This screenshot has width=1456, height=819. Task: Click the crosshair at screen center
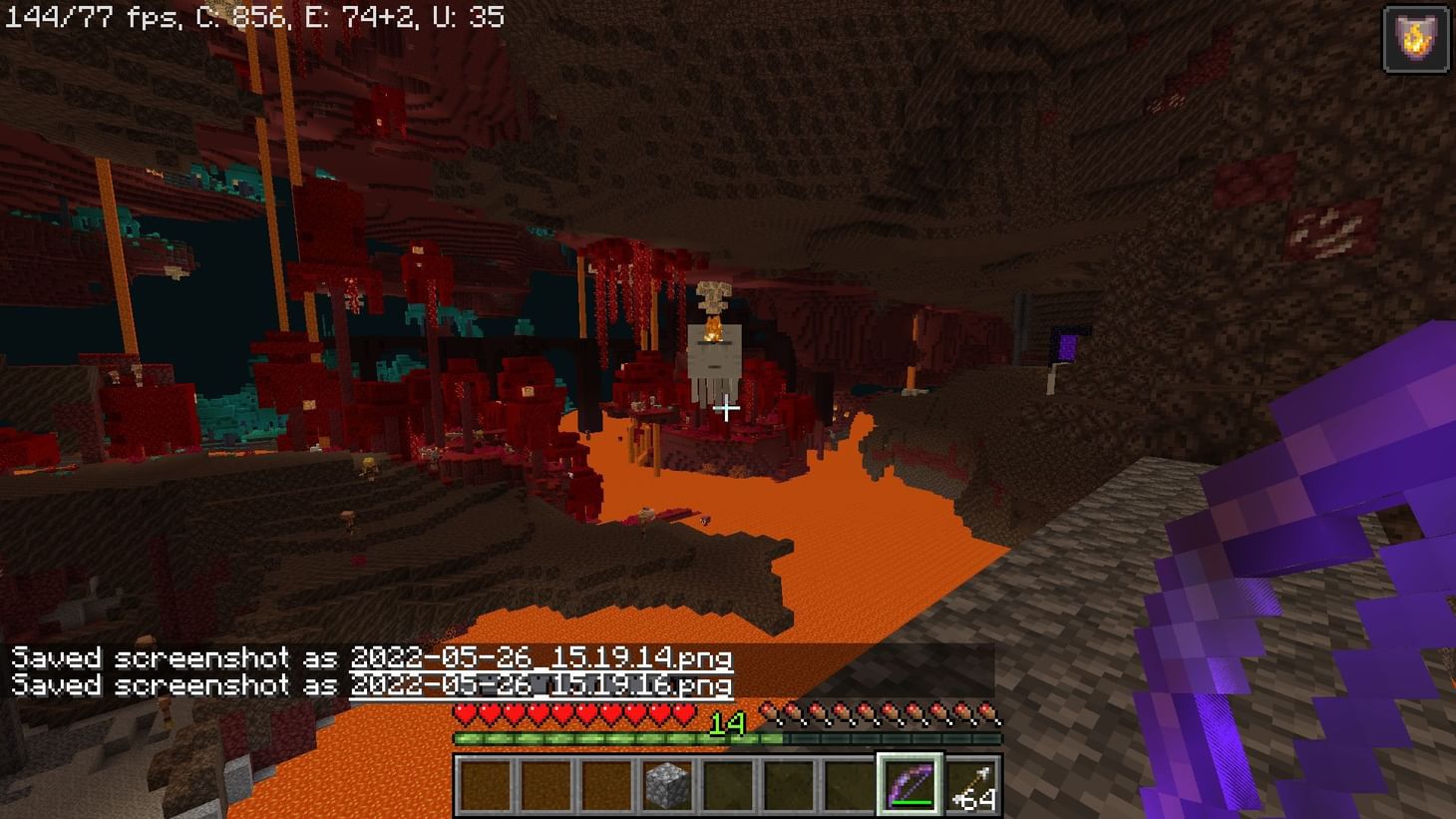(x=727, y=409)
